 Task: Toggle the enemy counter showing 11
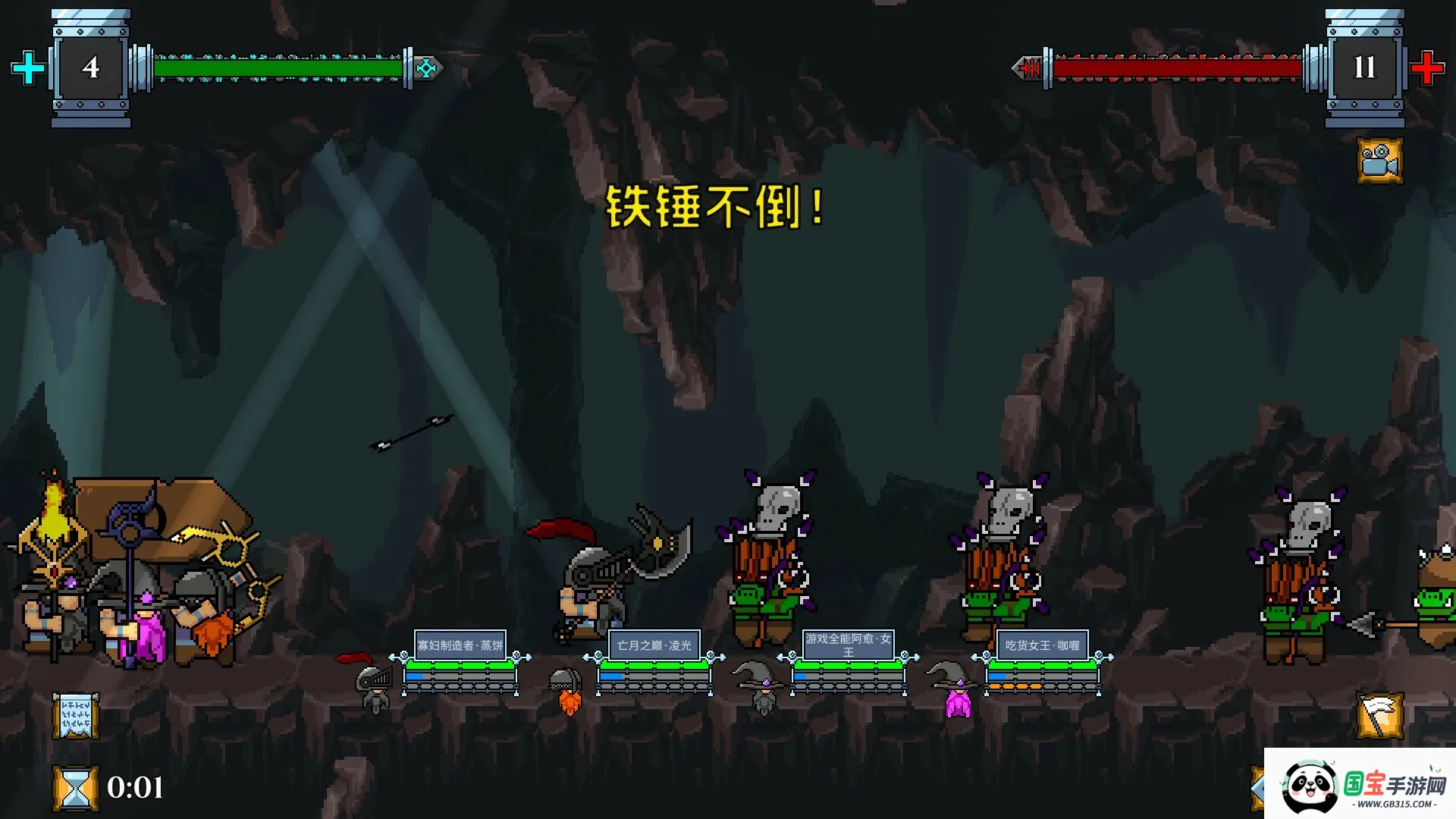[x=1364, y=68]
